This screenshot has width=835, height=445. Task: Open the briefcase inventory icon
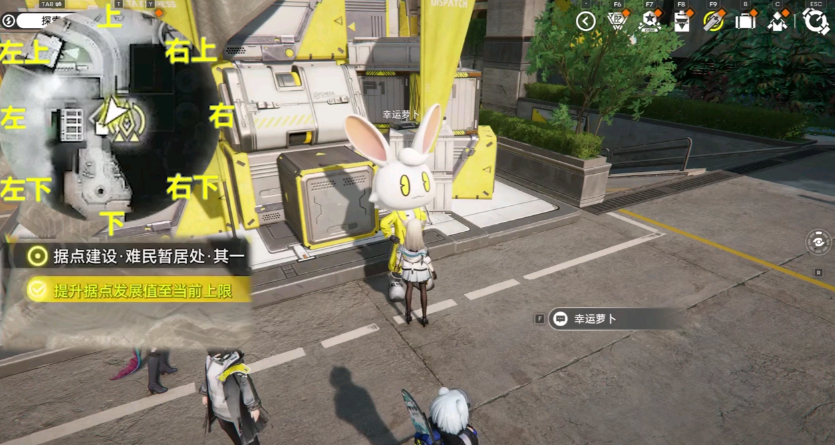click(745, 21)
